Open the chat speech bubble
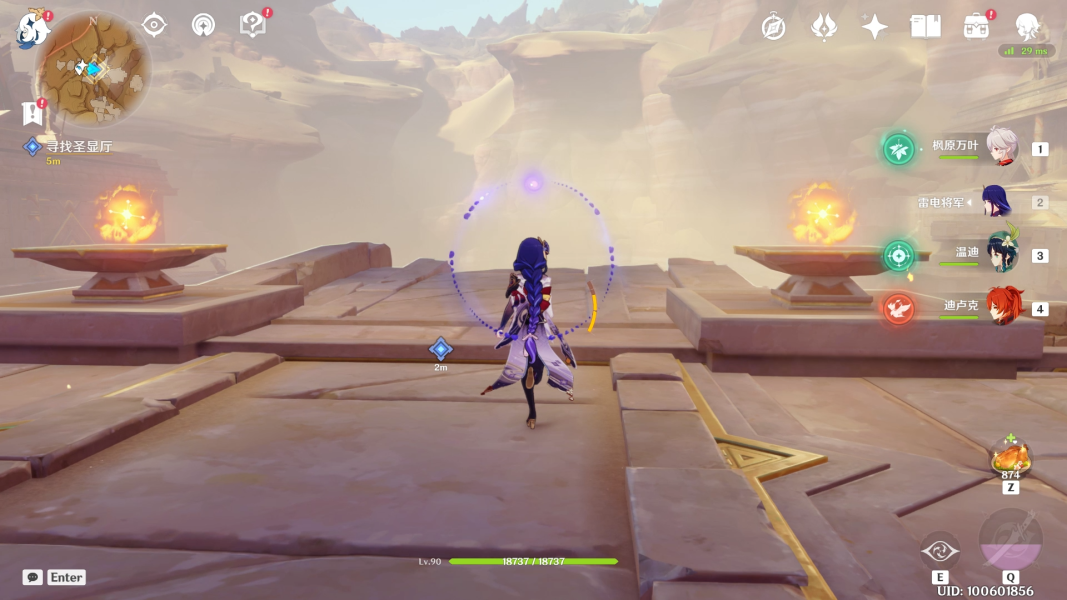 coord(33,577)
